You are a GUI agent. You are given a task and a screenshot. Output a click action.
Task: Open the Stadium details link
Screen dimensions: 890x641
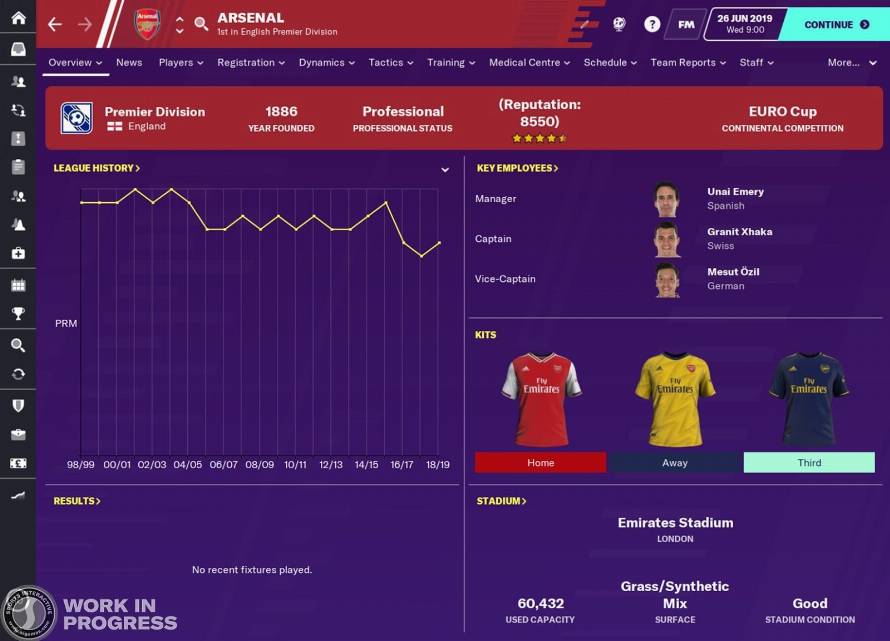pyautogui.click(x=501, y=501)
